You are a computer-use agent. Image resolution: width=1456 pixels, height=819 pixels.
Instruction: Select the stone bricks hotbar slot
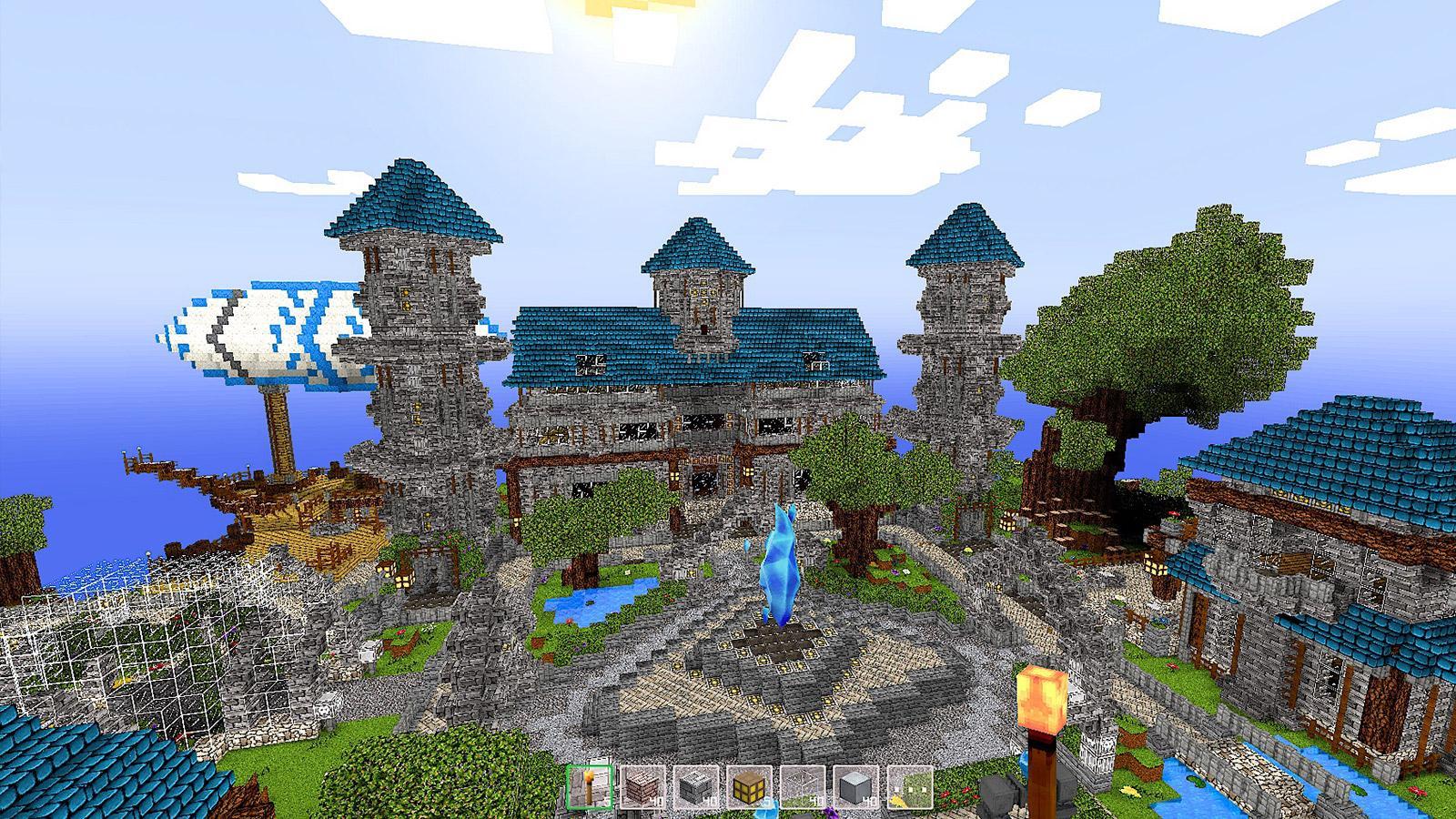[695, 785]
